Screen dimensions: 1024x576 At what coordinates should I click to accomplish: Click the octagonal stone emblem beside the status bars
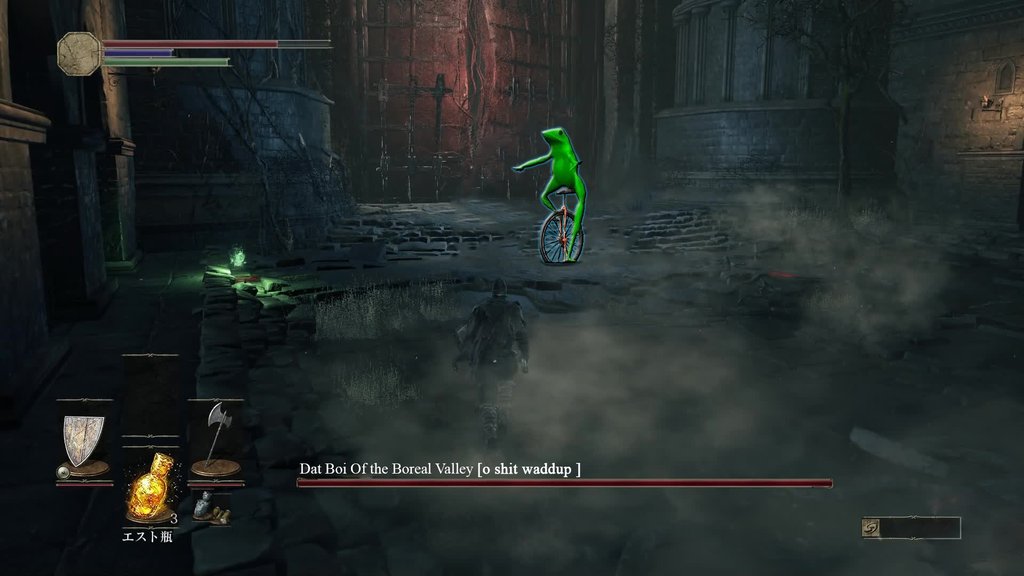[79, 53]
